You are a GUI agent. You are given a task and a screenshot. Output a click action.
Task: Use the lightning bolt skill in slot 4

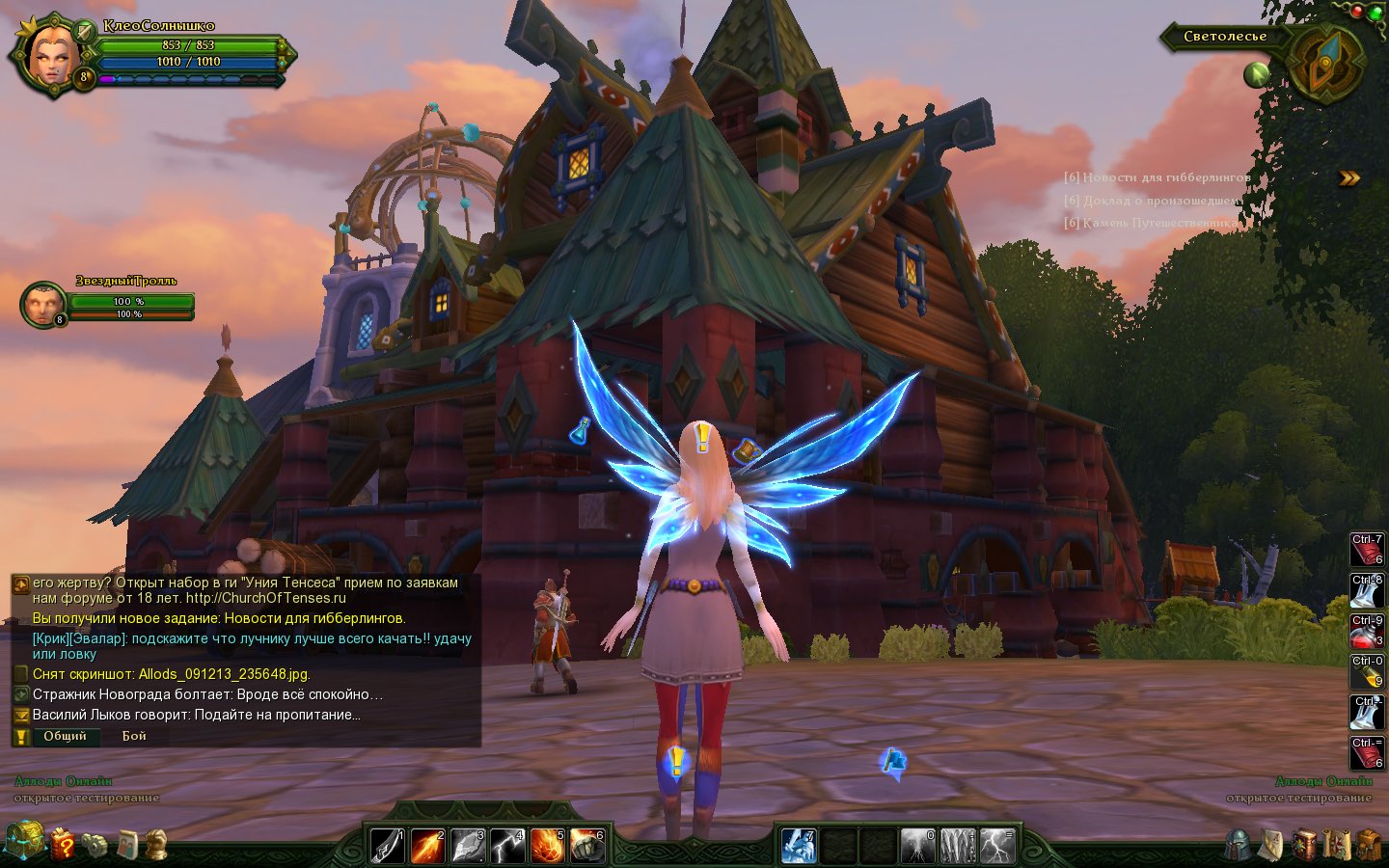coord(506,846)
